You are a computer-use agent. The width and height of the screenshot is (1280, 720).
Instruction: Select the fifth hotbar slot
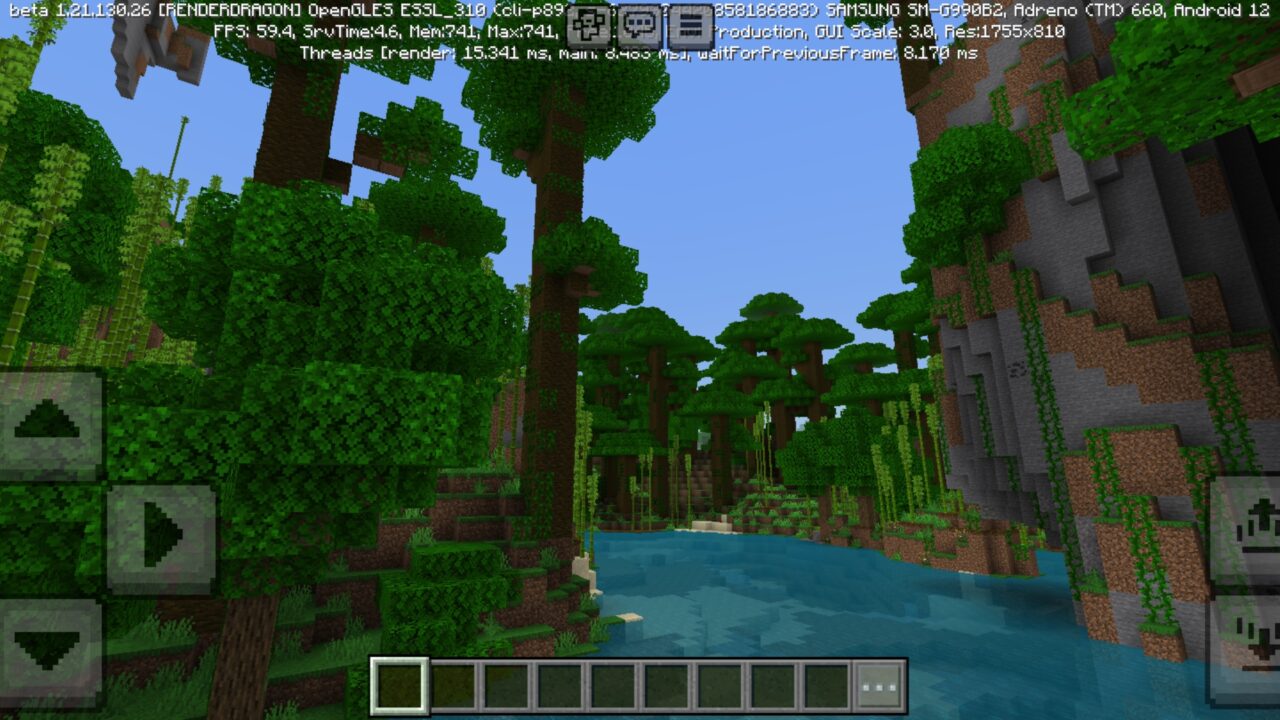click(x=611, y=685)
